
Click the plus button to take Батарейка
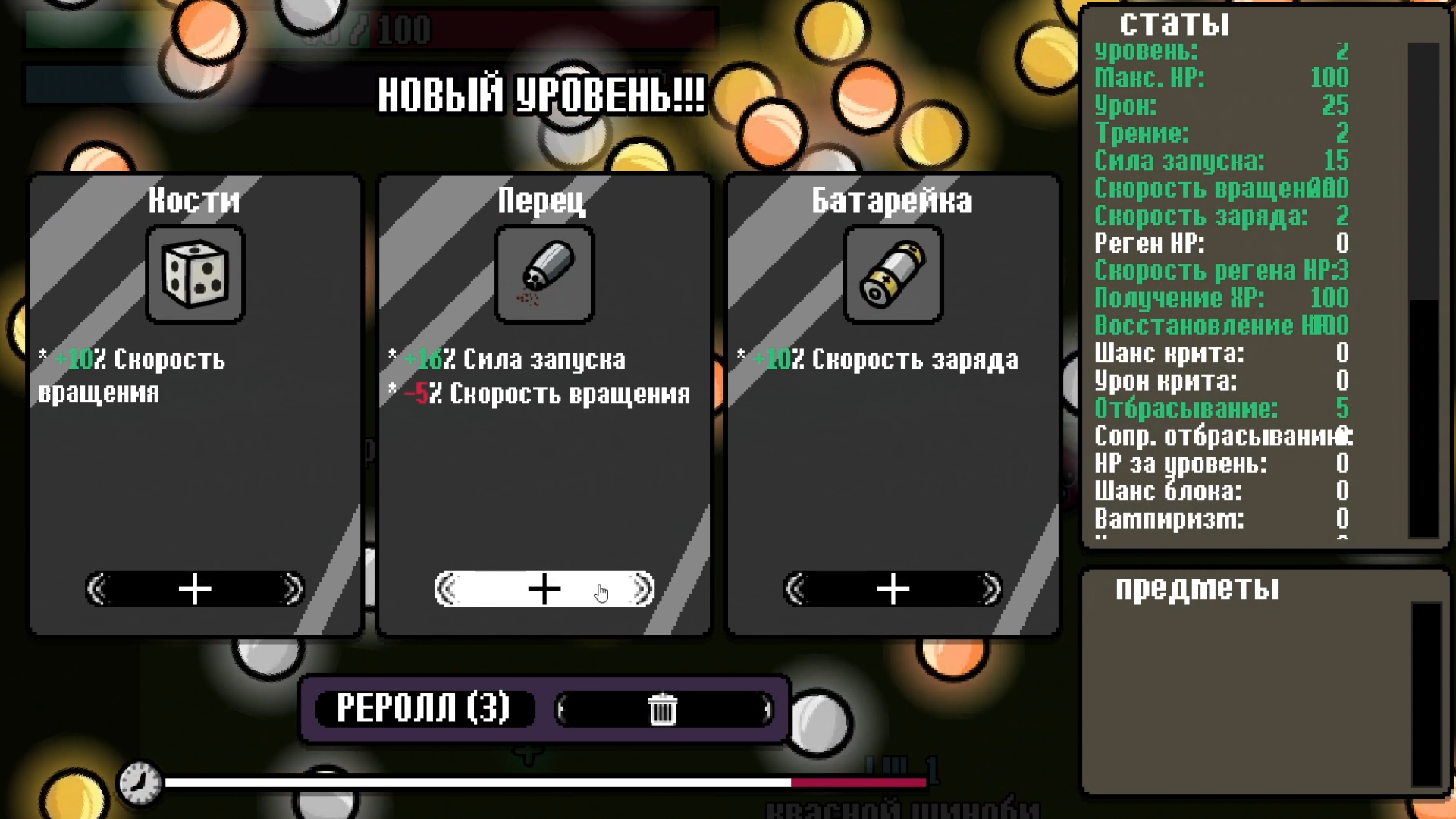tap(892, 588)
